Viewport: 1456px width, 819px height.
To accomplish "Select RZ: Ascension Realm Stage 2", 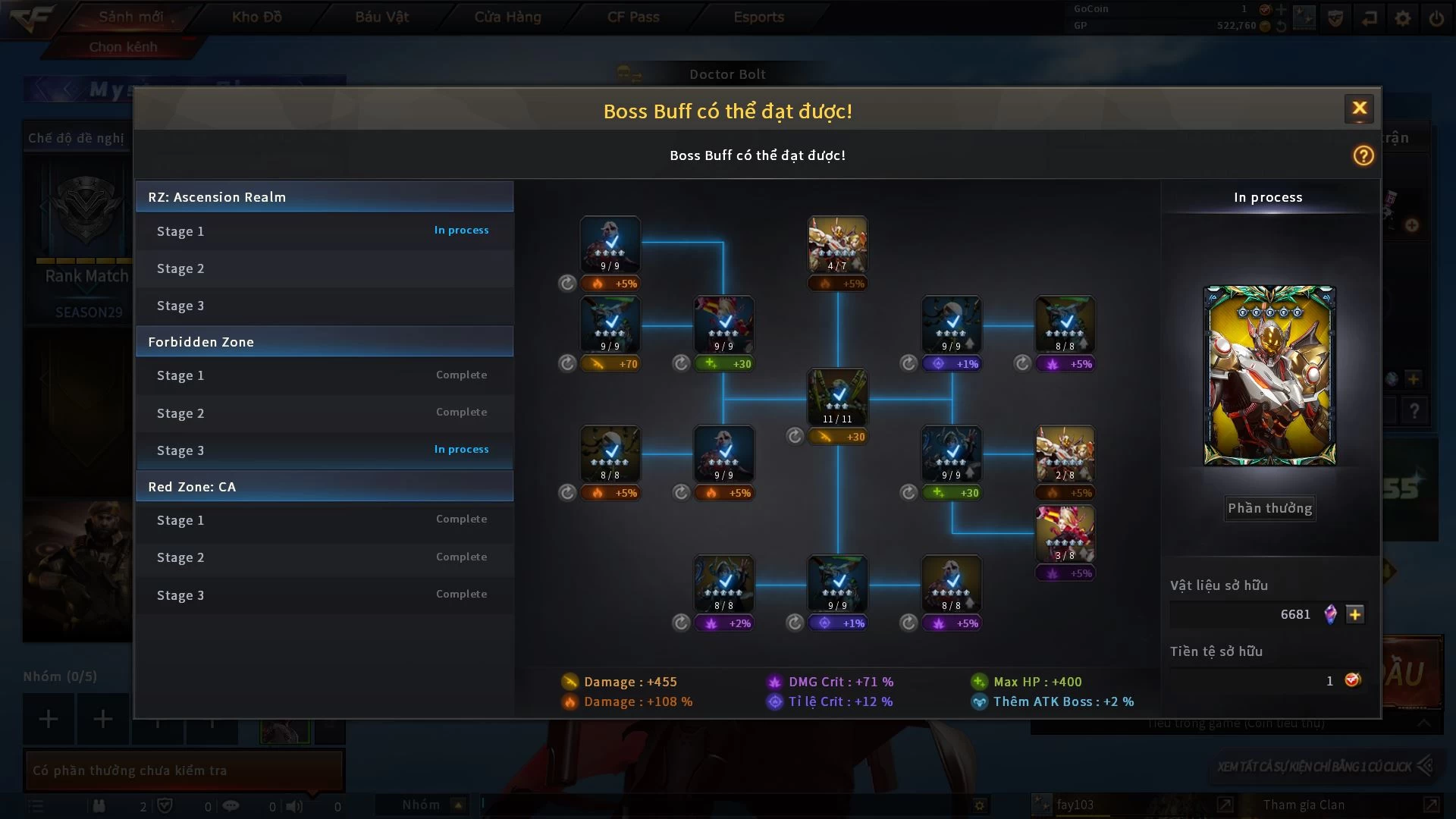I will pyautogui.click(x=324, y=268).
